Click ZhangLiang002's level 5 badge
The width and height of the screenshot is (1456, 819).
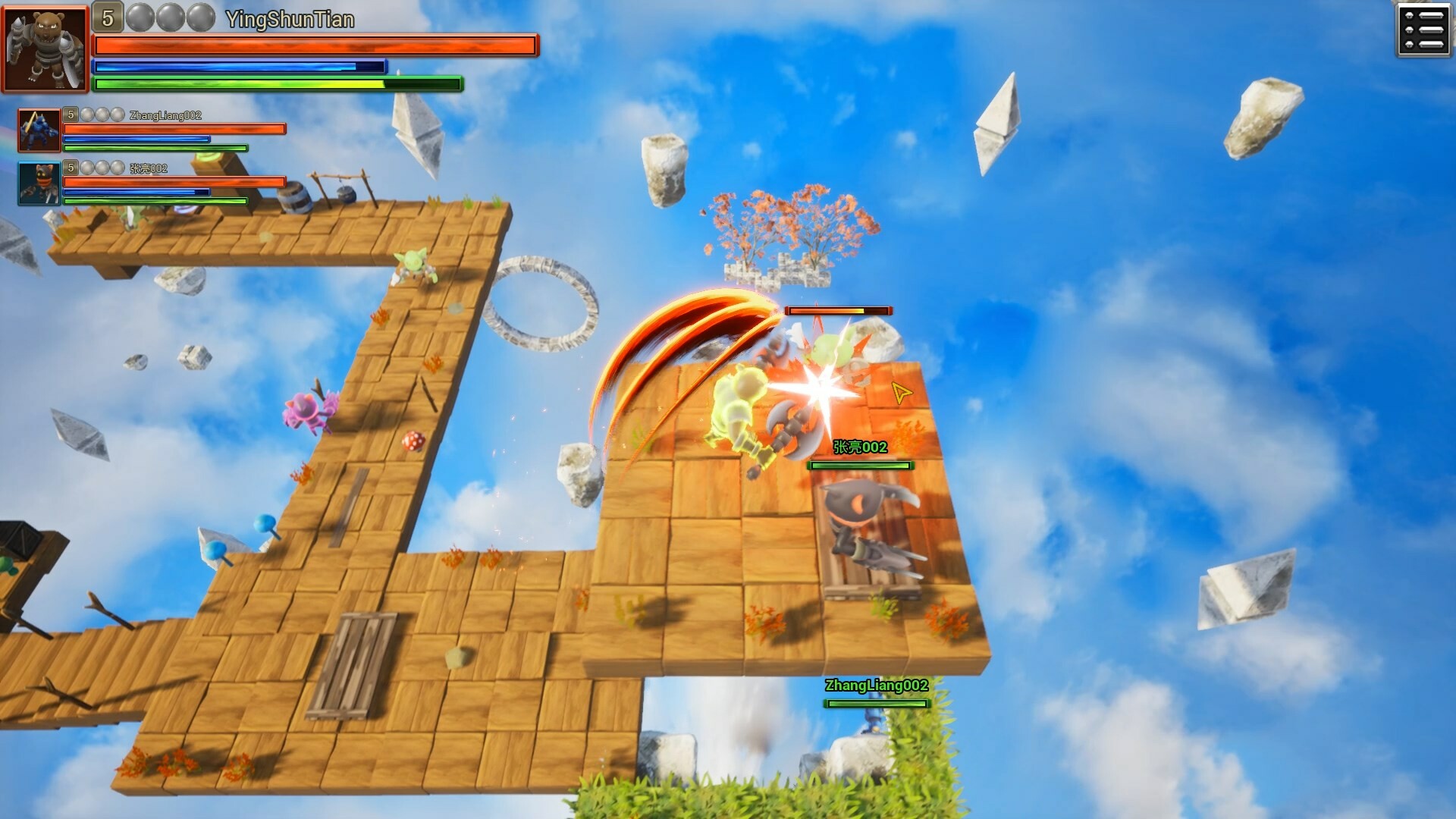click(x=70, y=115)
